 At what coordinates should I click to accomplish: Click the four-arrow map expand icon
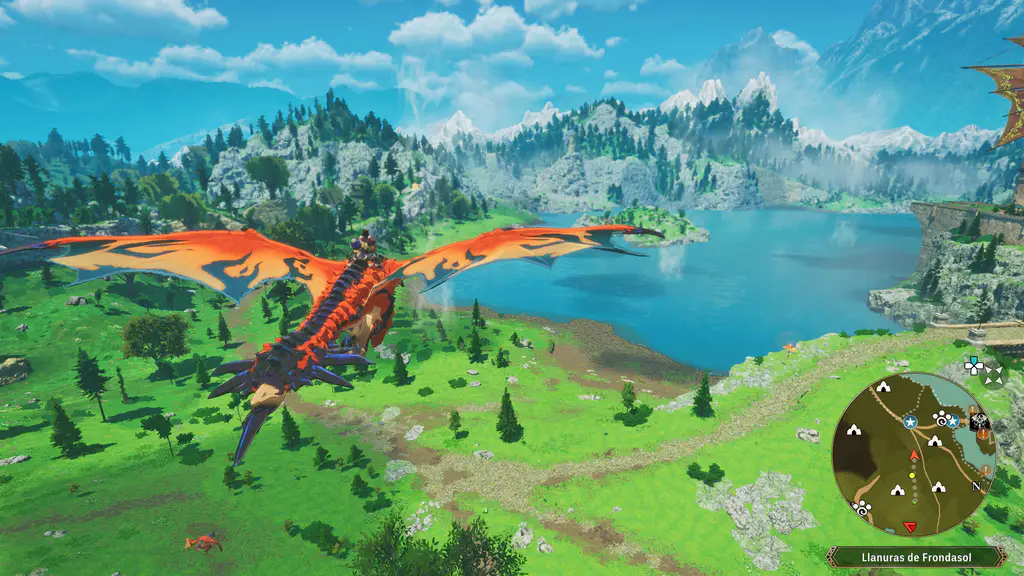pyautogui.click(x=993, y=375)
